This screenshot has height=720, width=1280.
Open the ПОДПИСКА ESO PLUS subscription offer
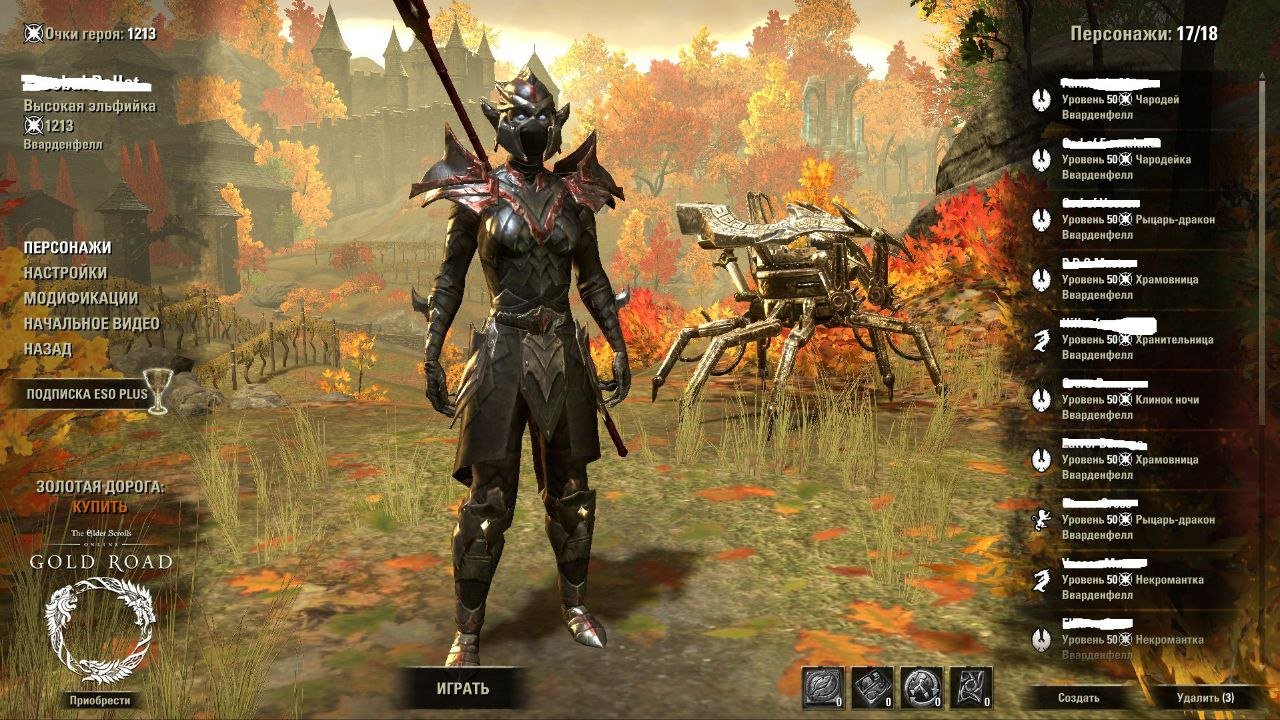[x=87, y=394]
